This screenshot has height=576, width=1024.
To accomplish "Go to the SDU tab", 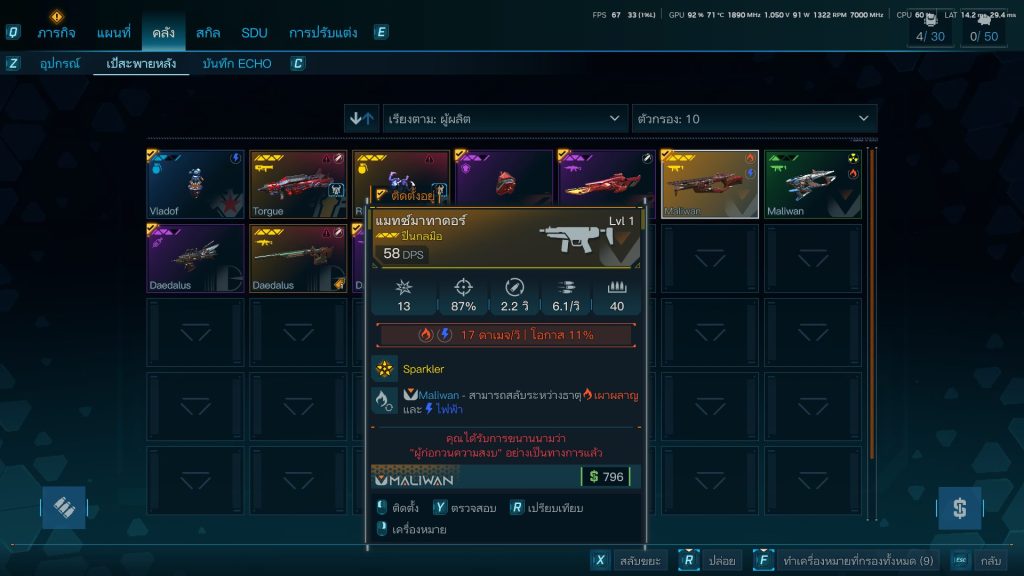I will click(x=254, y=32).
